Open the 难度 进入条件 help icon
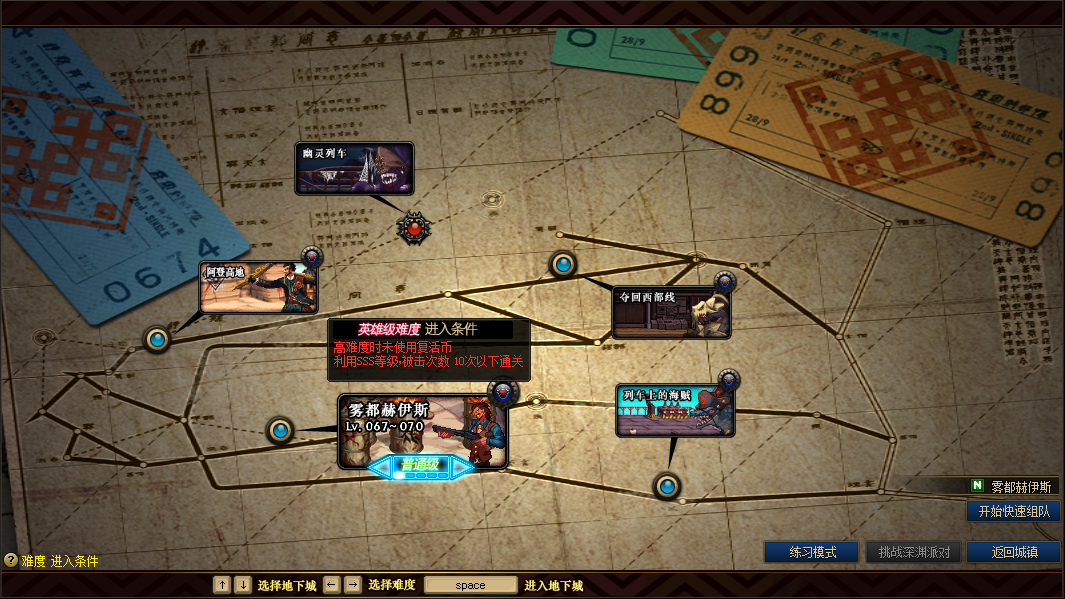The height and width of the screenshot is (599, 1065). [x=11, y=561]
